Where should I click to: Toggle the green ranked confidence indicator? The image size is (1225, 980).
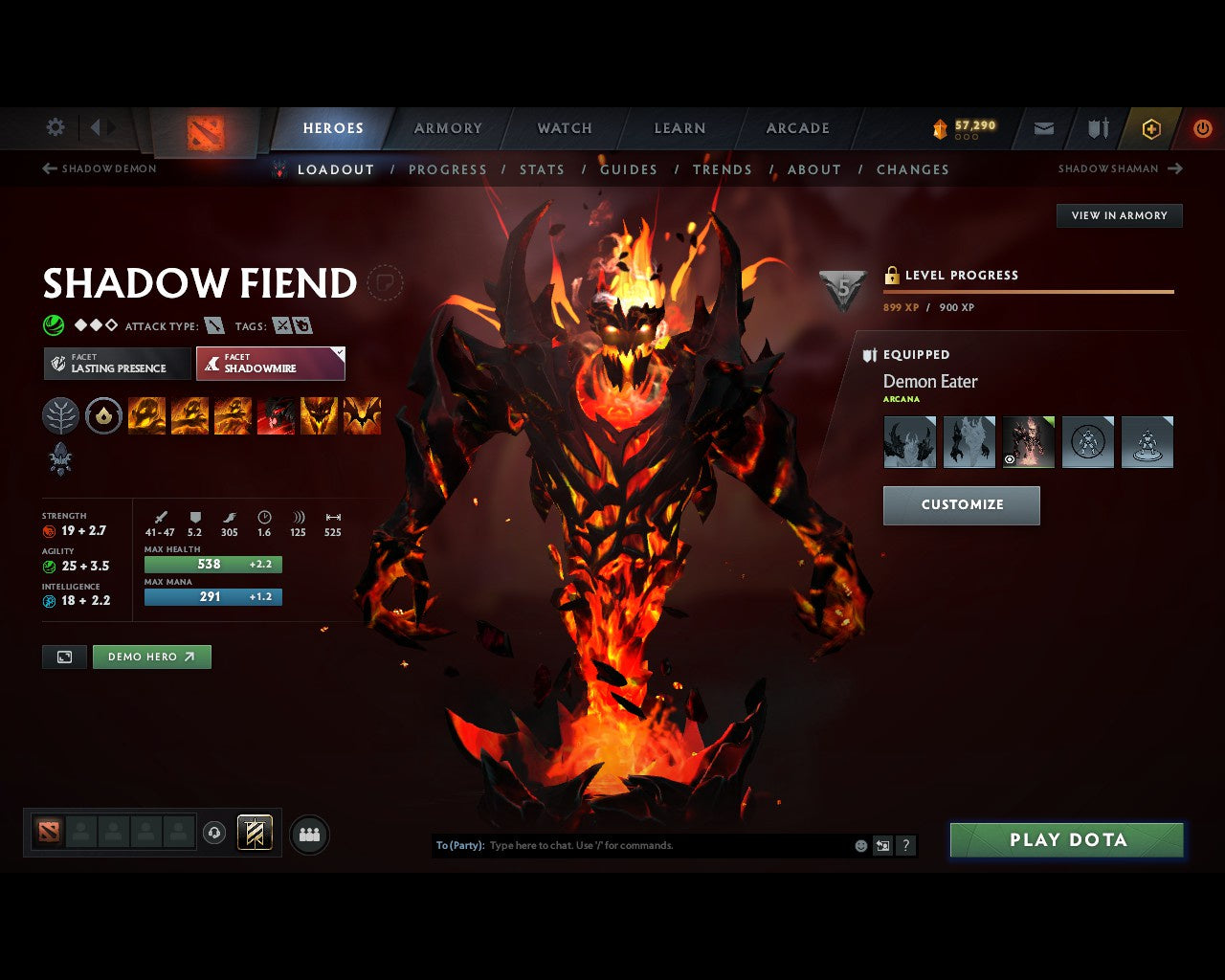click(x=52, y=325)
